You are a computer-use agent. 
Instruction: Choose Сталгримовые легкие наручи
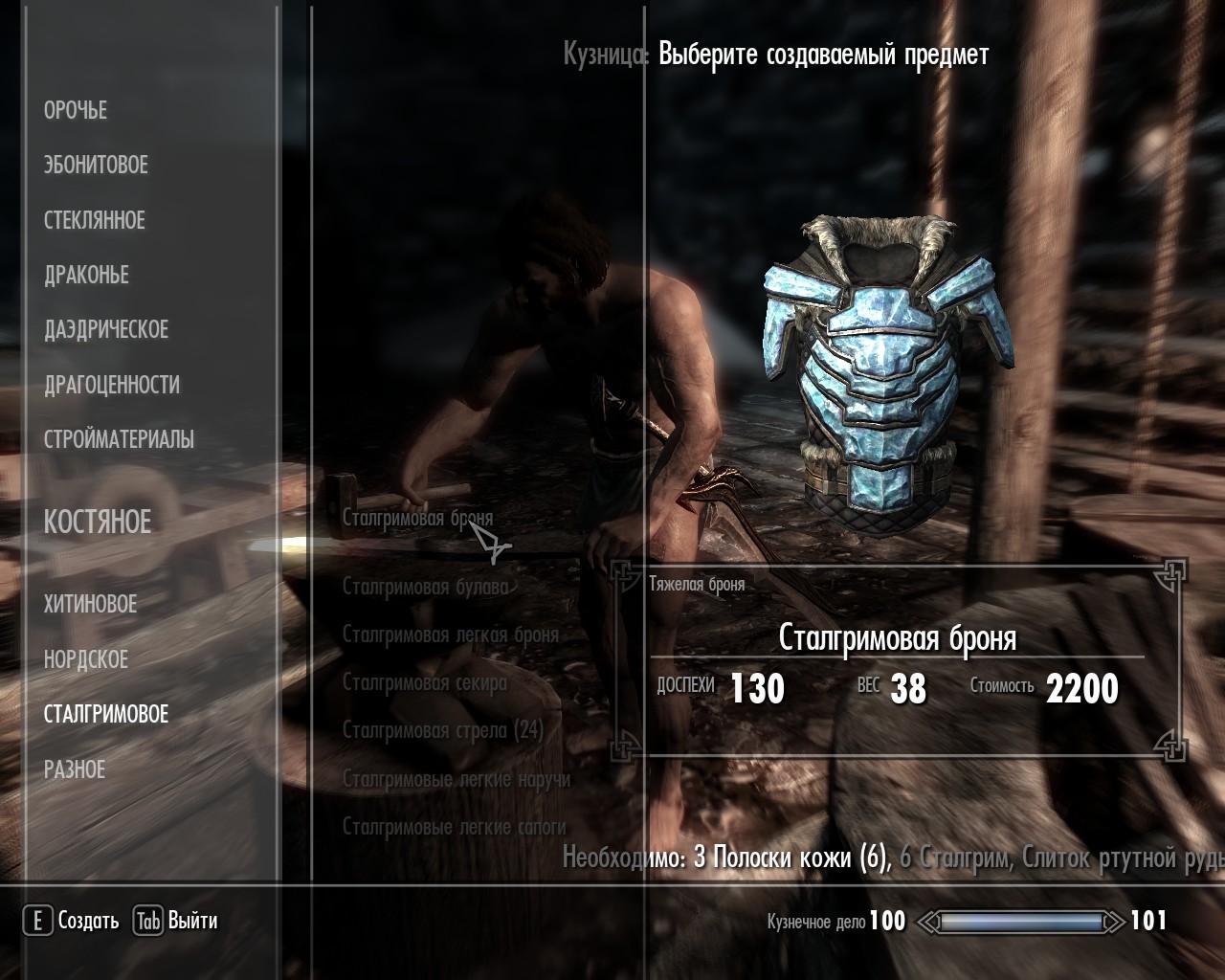coord(456,779)
